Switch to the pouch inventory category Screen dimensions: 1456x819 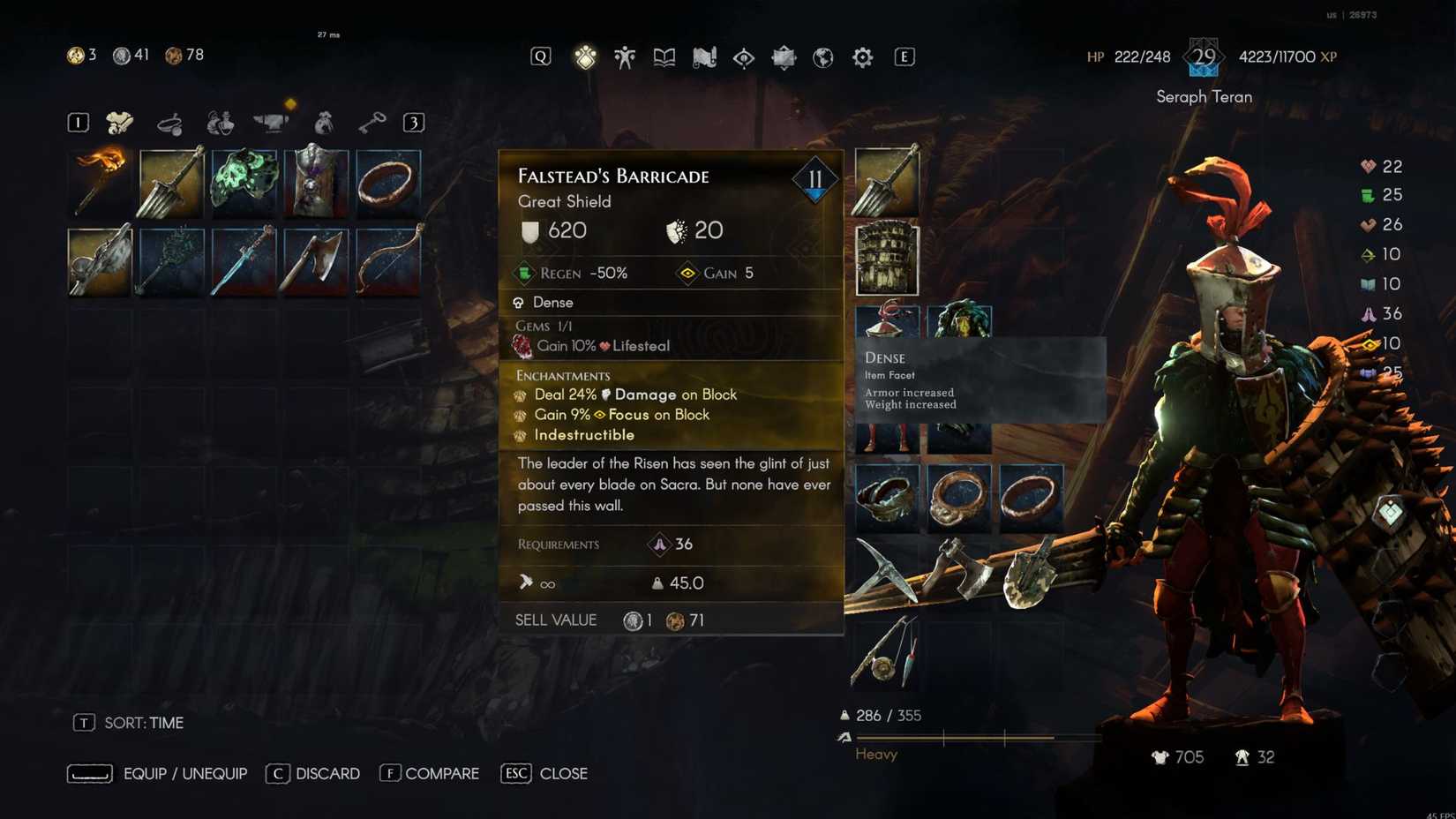[x=322, y=122]
